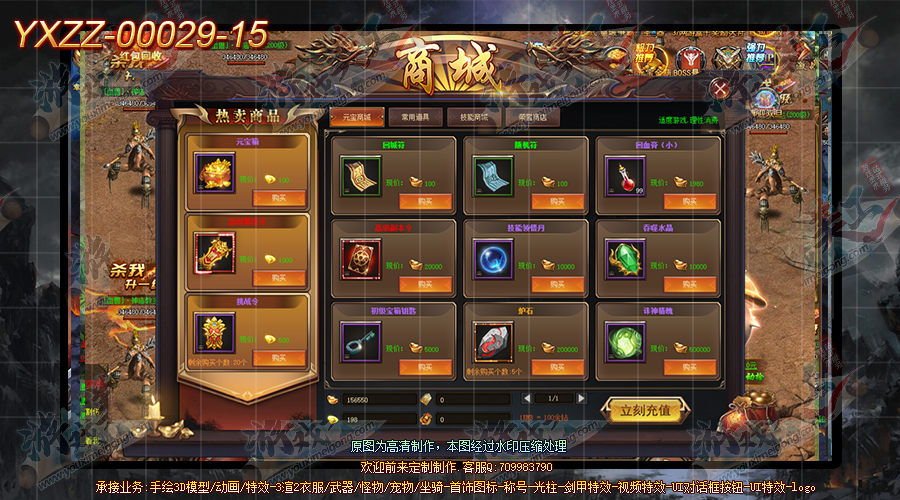The height and width of the screenshot is (500, 900).
Task: Show the 荣誉商店 tab
Action: [x=532, y=117]
